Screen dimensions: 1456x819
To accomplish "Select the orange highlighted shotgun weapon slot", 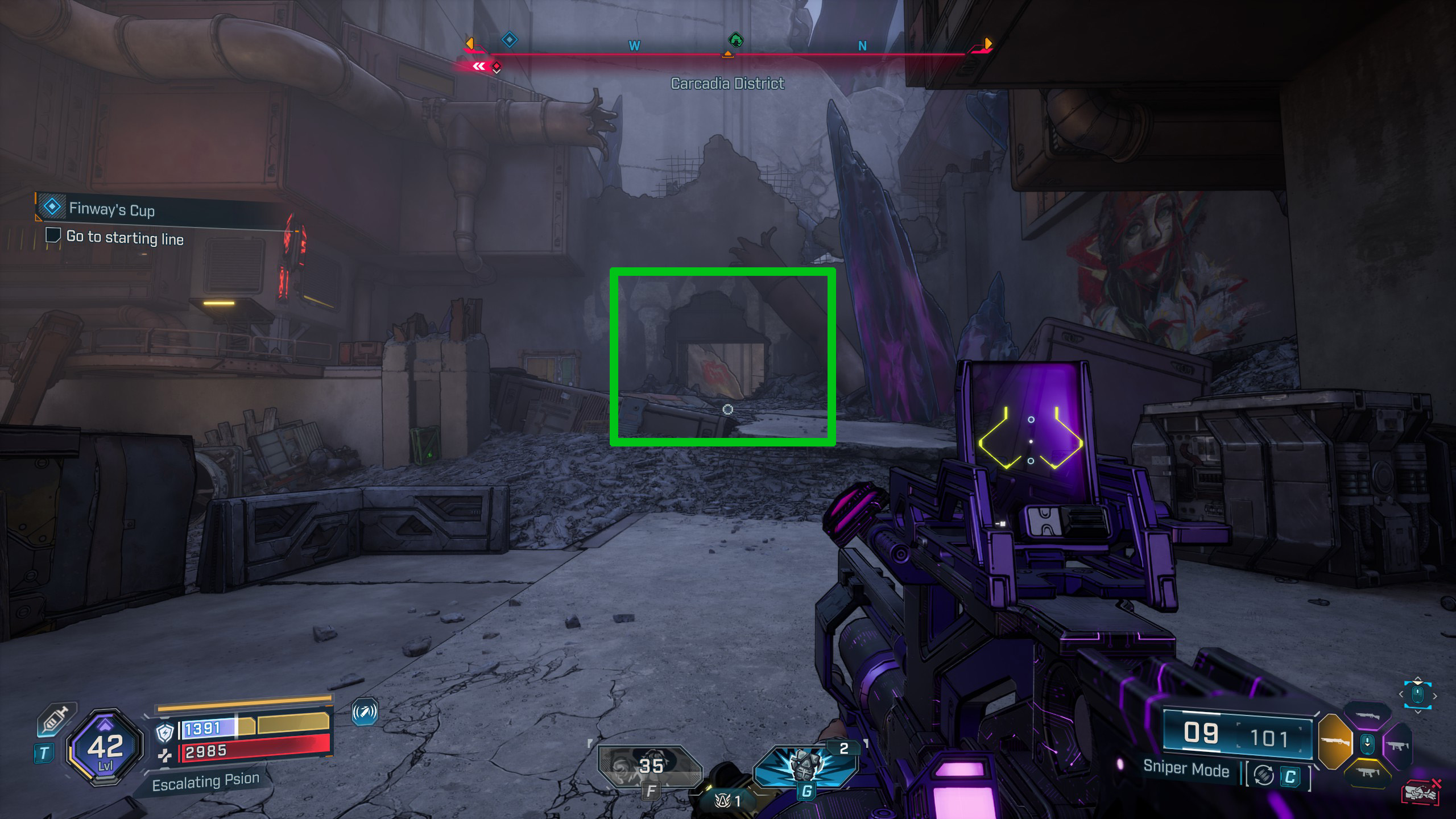I will [1334, 742].
